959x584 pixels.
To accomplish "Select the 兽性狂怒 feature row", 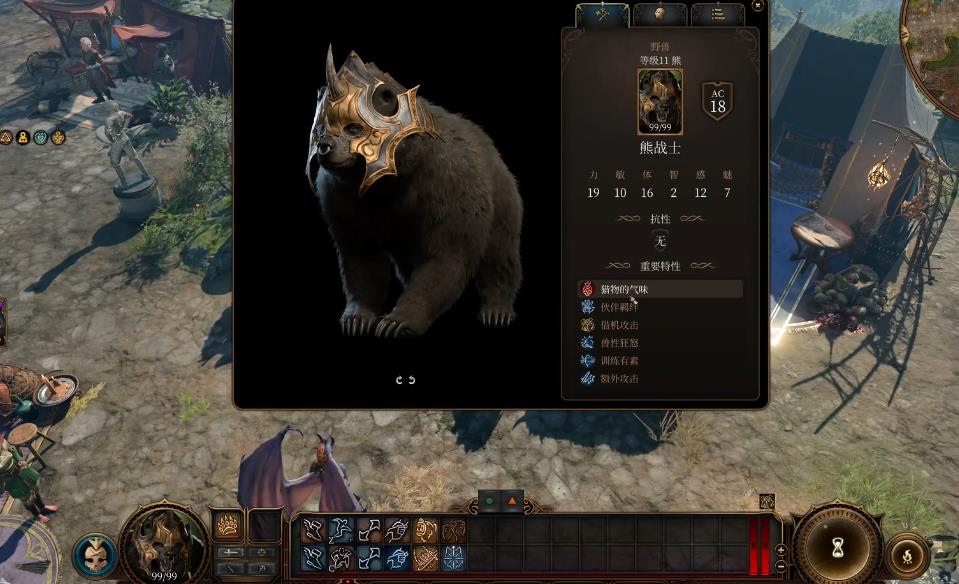I will click(x=619, y=343).
